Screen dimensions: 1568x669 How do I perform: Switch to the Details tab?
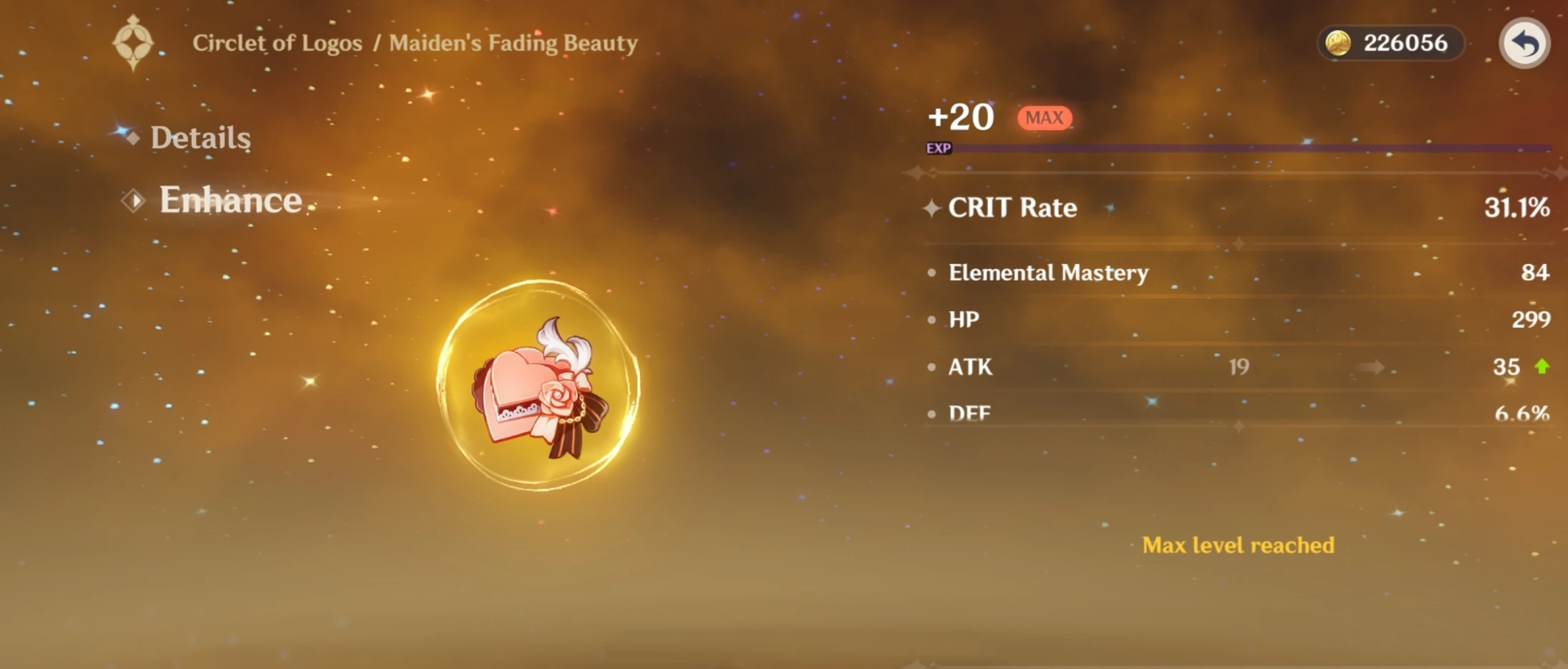click(x=201, y=137)
